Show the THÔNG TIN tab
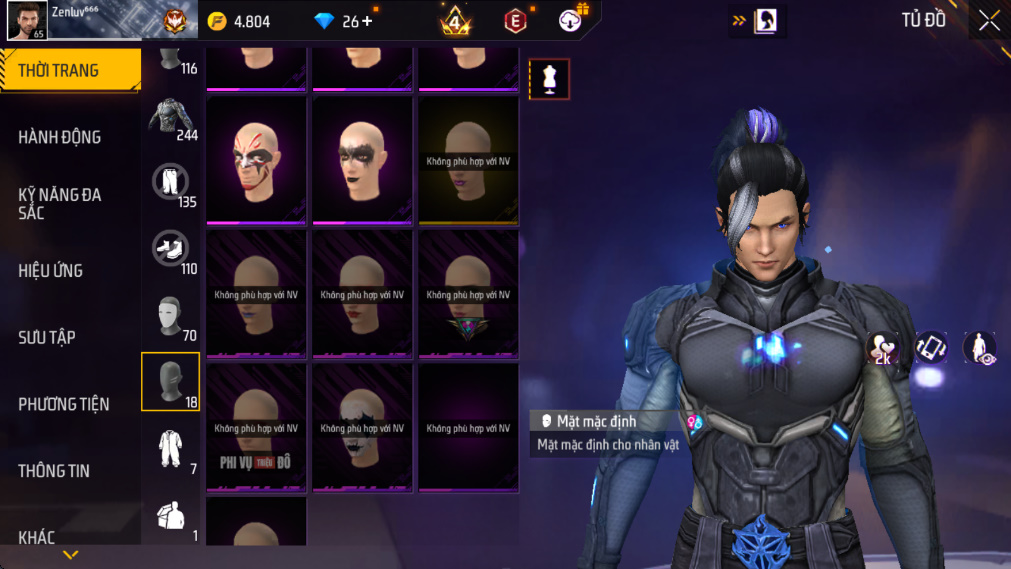 pos(54,471)
